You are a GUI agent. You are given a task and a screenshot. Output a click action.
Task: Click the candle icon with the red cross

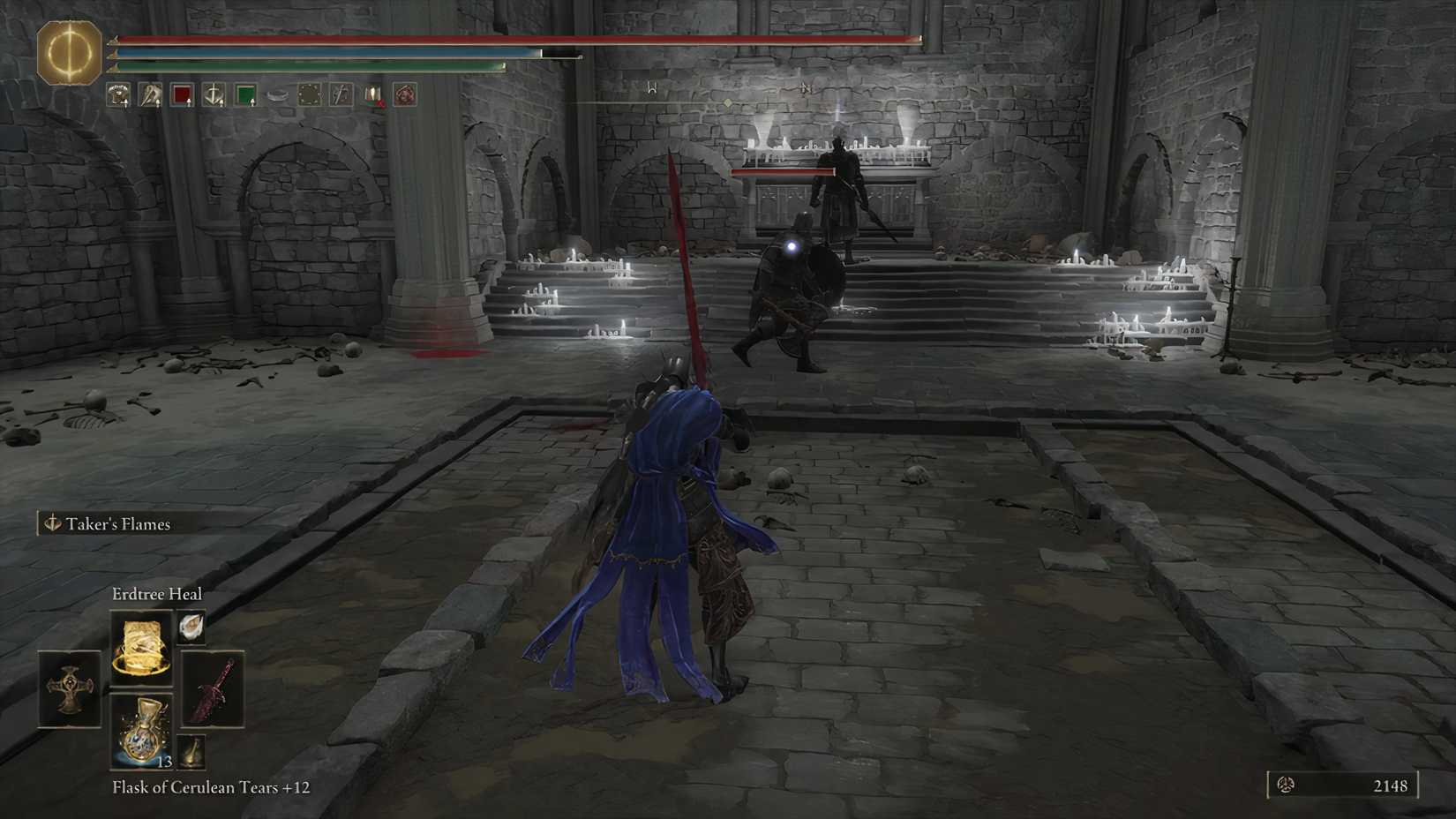tap(372, 94)
